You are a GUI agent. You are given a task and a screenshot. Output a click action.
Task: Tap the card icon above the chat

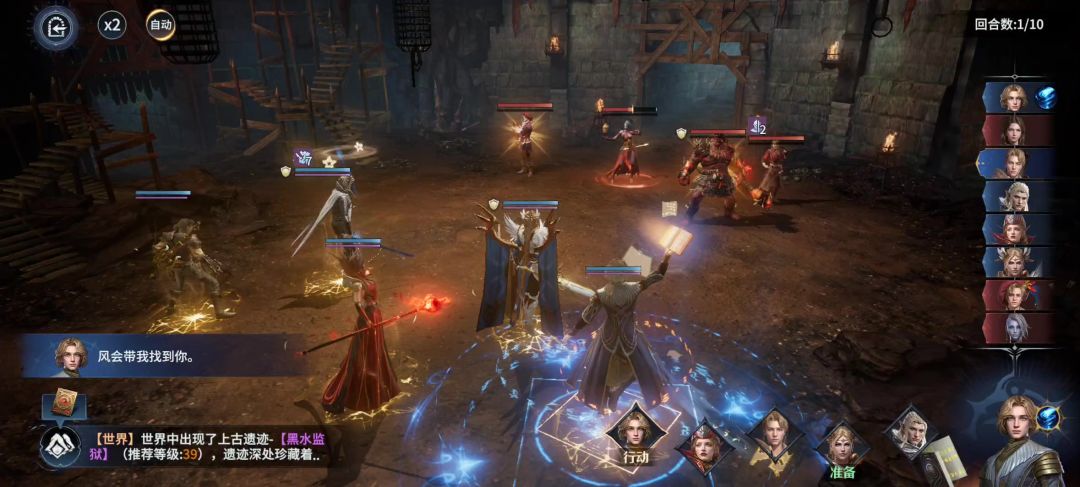(65, 402)
